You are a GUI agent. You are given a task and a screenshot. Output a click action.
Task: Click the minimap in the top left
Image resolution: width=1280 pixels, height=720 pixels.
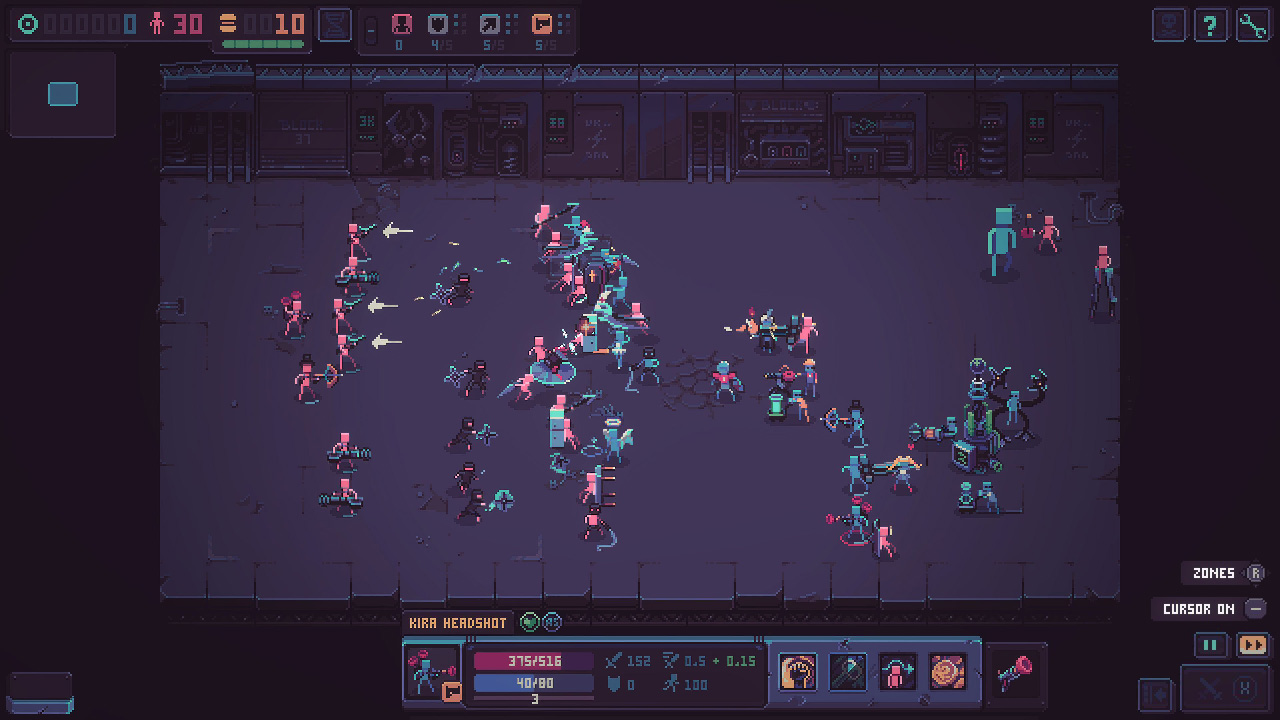62,94
